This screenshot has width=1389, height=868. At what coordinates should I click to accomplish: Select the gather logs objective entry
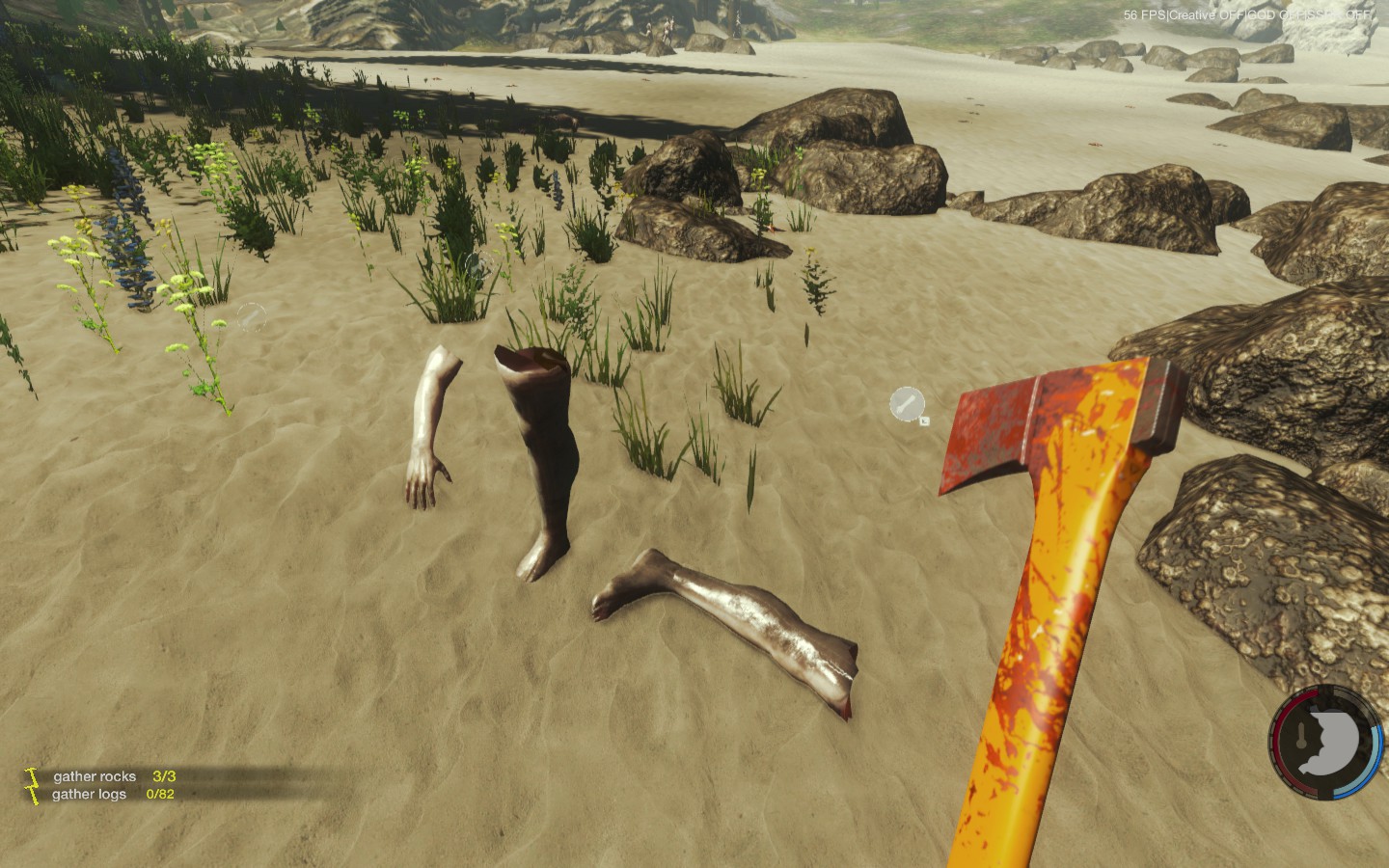click(90, 795)
